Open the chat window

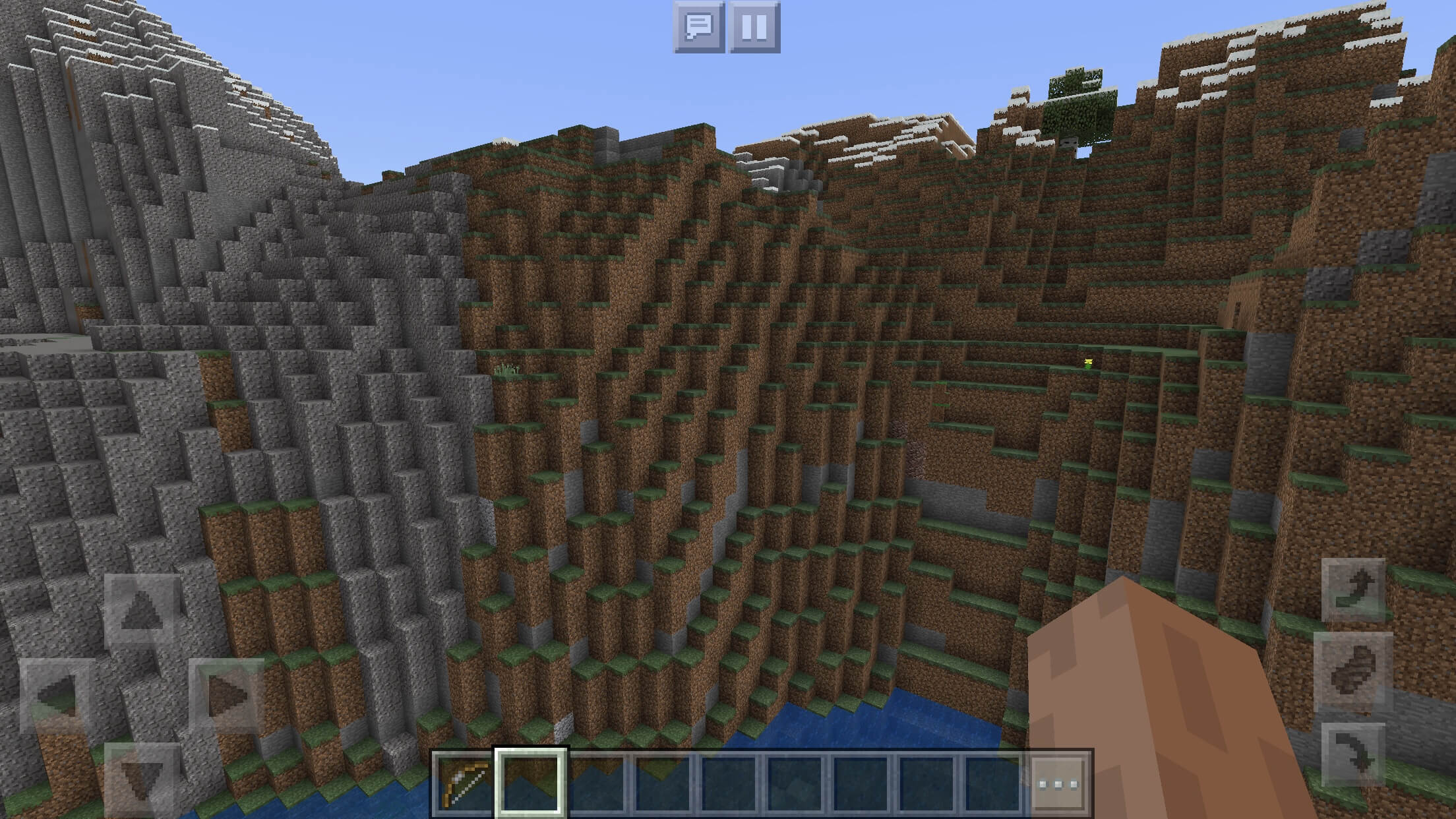click(698, 27)
